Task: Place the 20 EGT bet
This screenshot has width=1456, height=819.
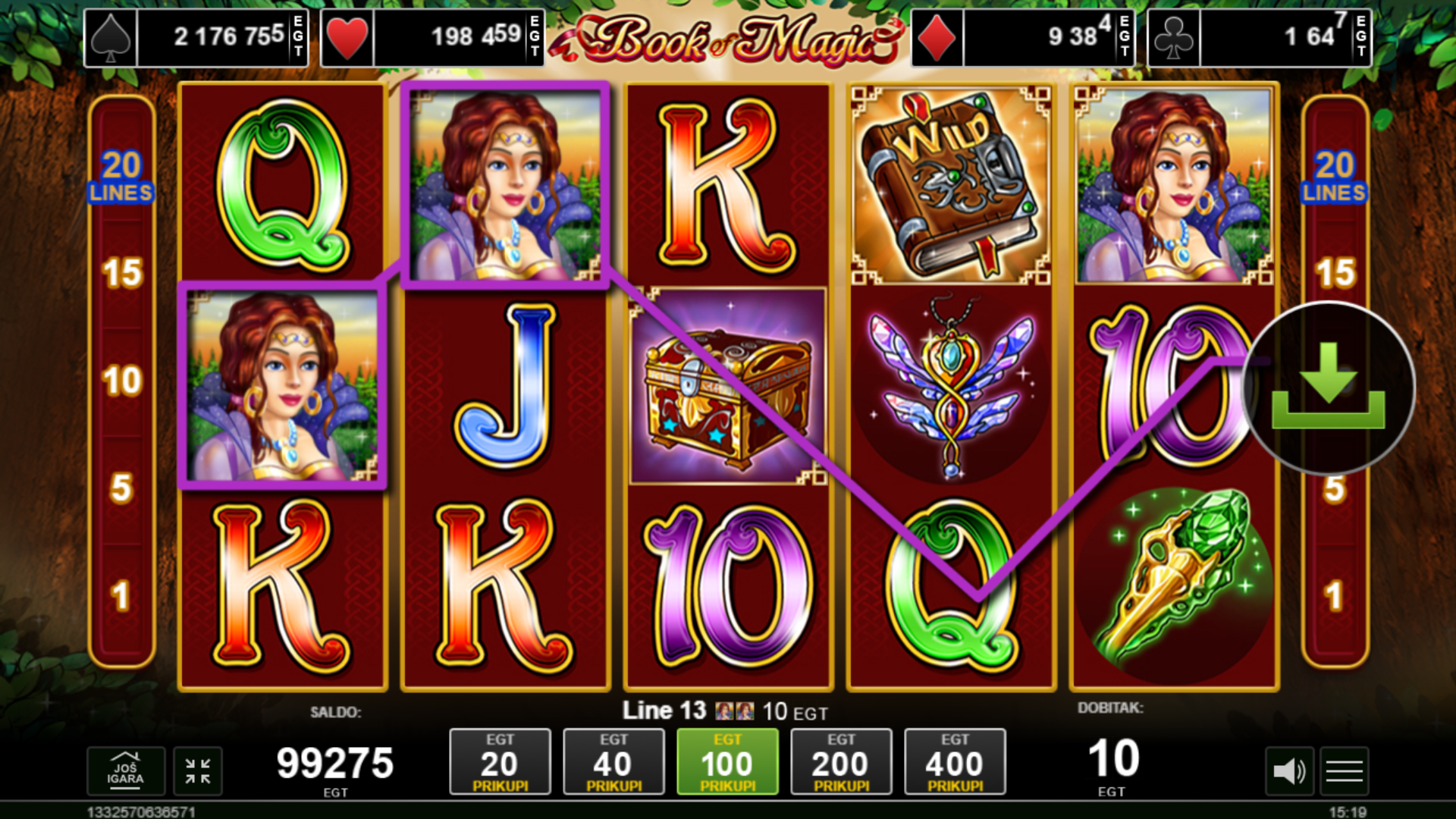Action: tap(500, 762)
